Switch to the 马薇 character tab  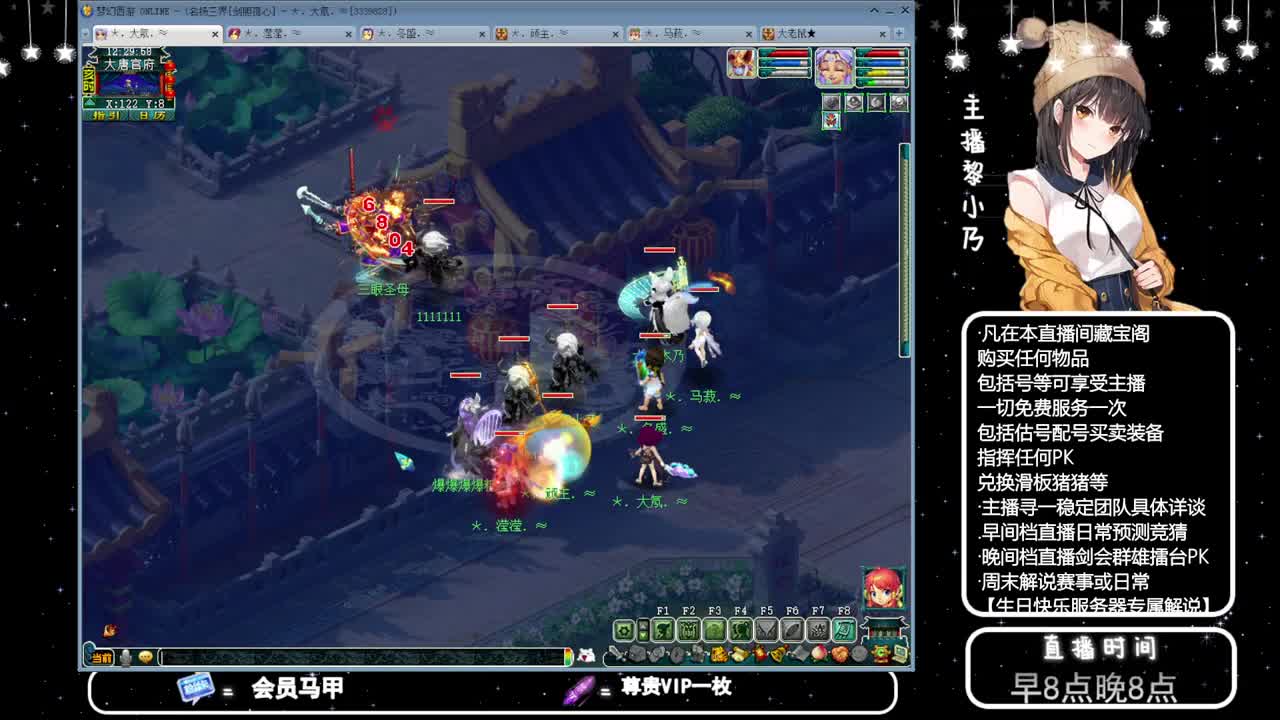(x=670, y=33)
